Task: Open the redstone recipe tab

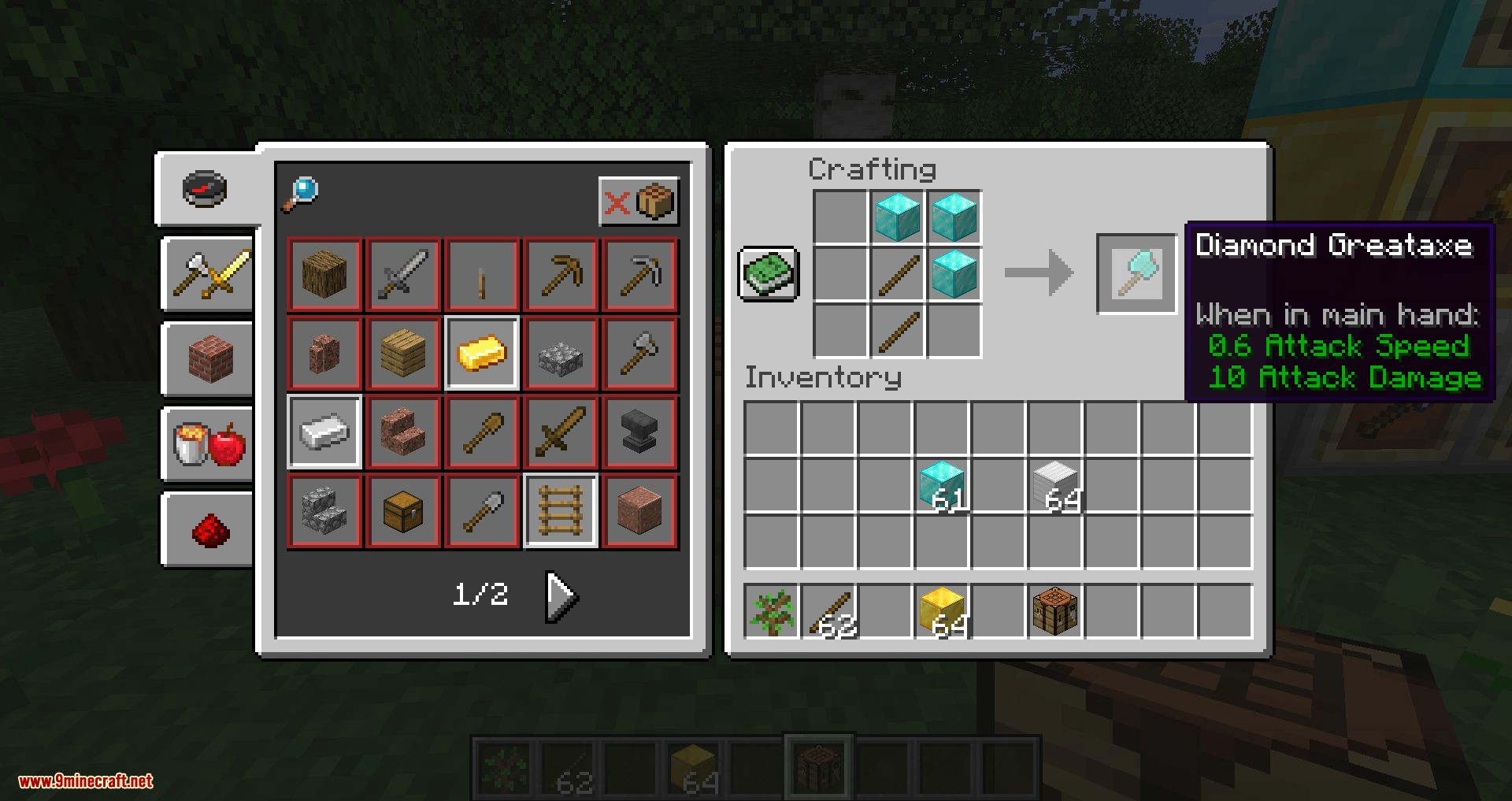Action: point(210,529)
